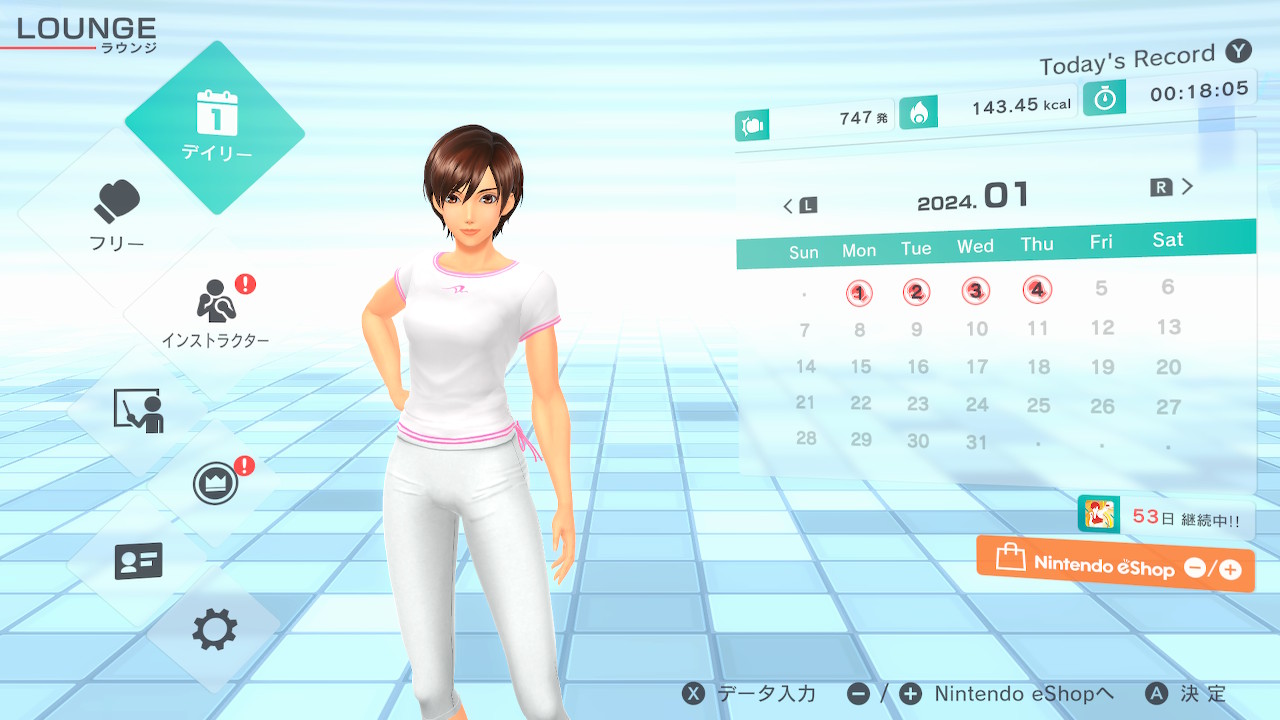Choose the インストラクター instructor menu
This screenshot has width=1280, height=720.
click(215, 310)
